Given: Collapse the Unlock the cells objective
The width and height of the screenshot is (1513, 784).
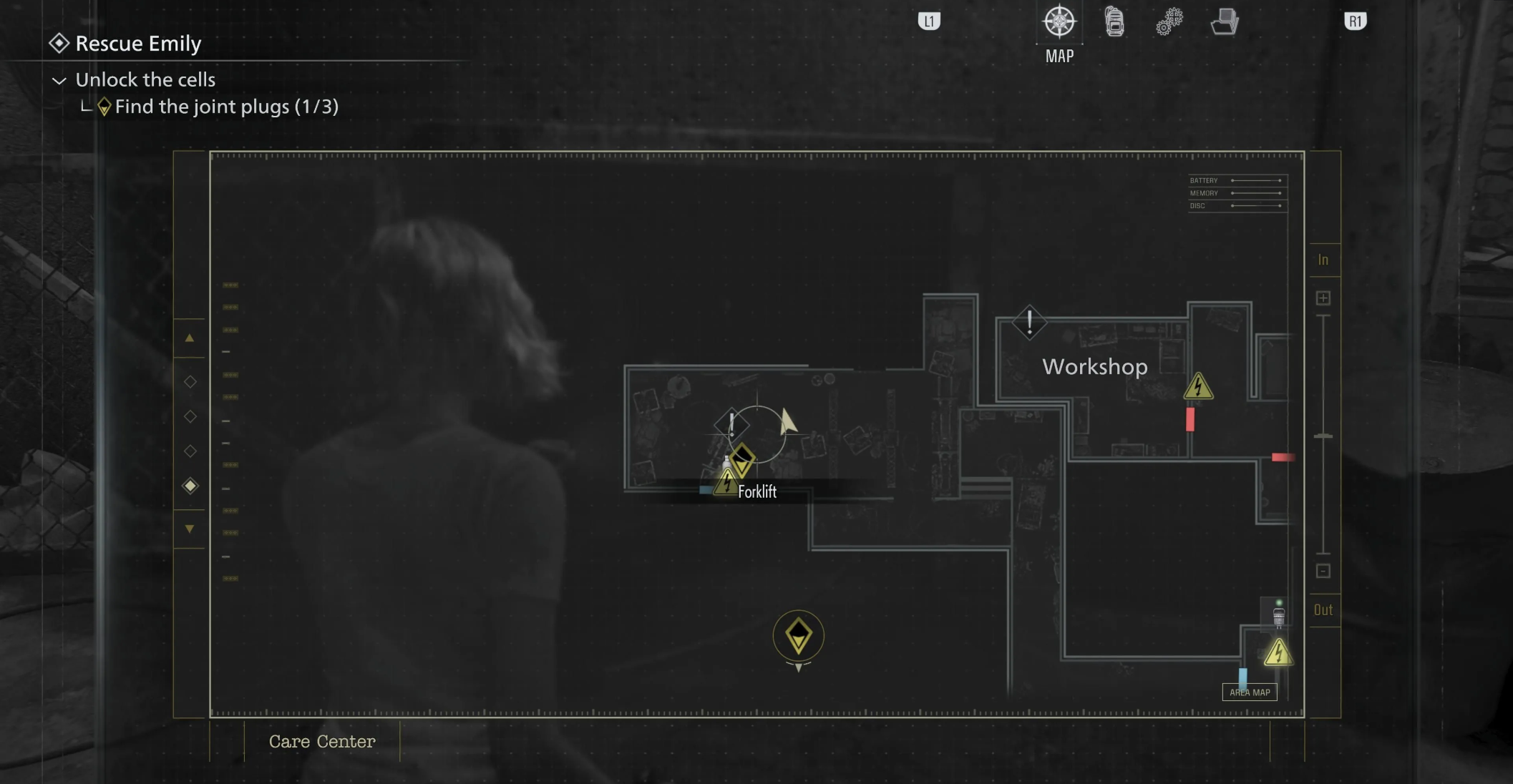Looking at the screenshot, I should (59, 81).
